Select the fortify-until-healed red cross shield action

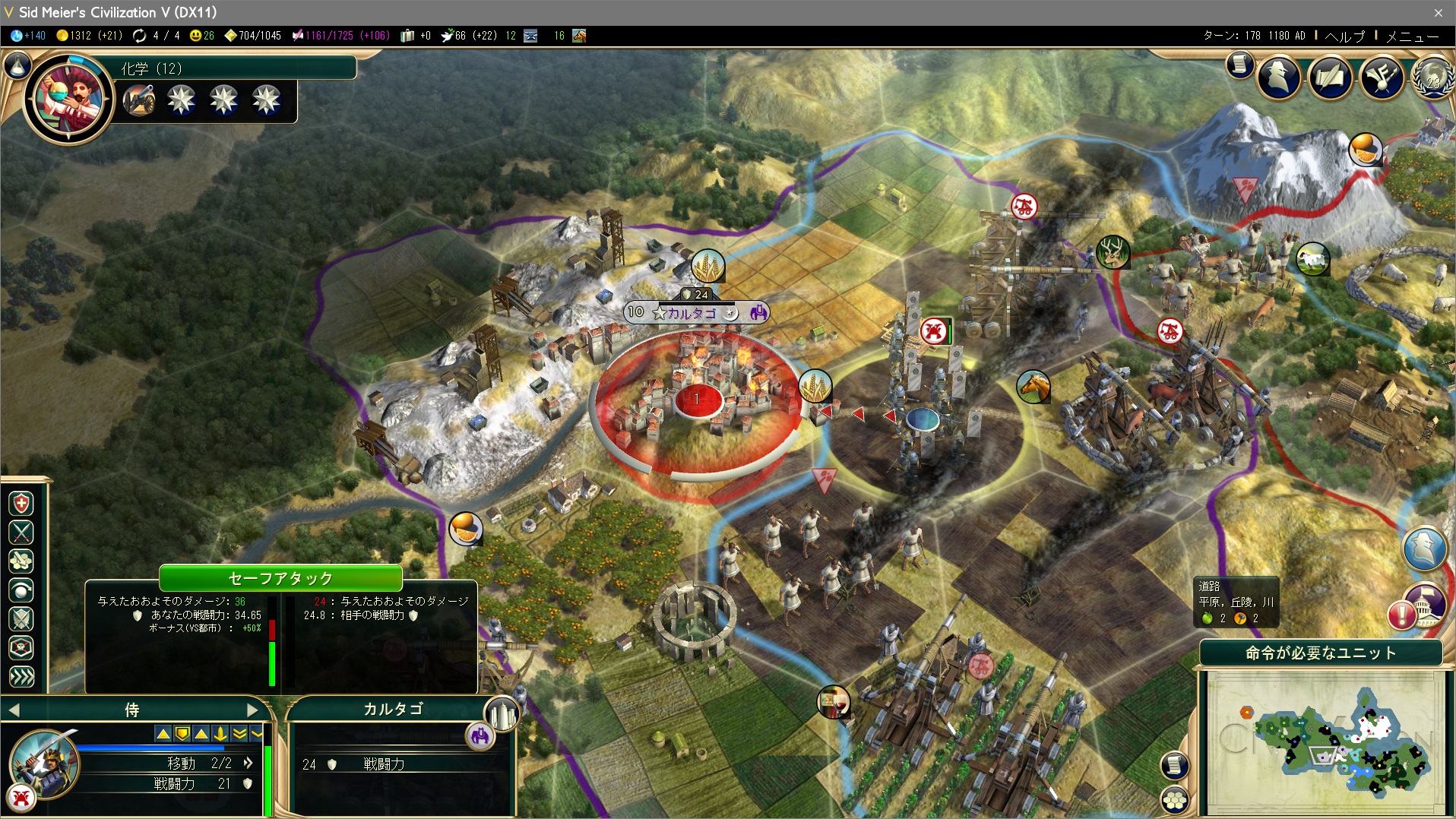click(21, 503)
